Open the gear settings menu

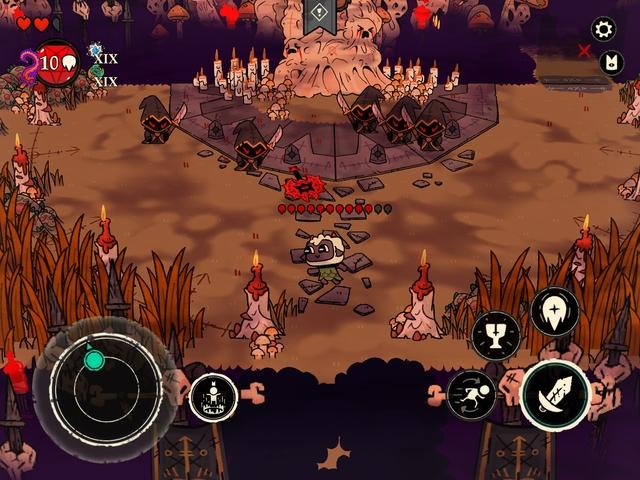(603, 28)
